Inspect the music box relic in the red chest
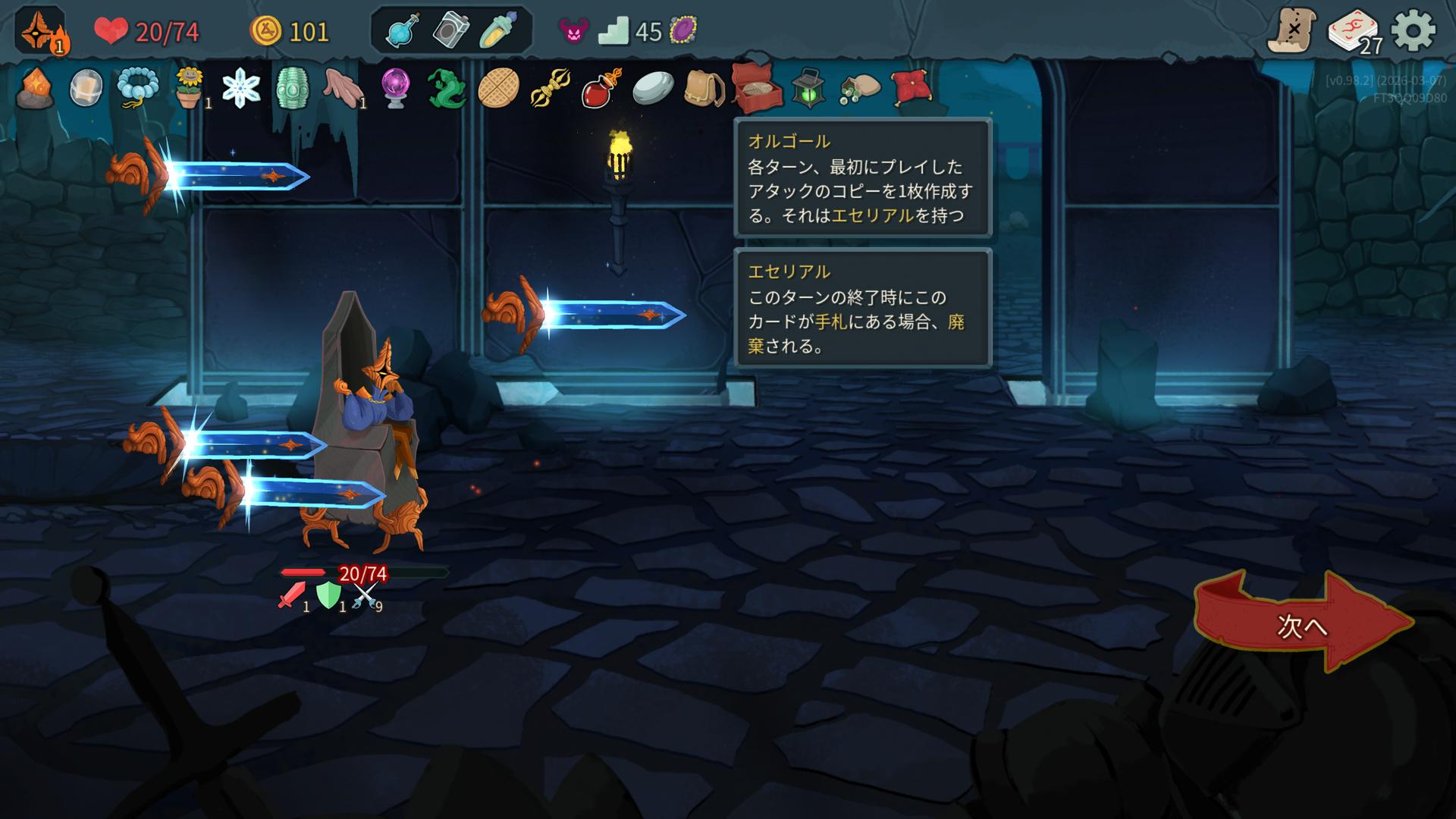The width and height of the screenshot is (1456, 819). click(756, 87)
